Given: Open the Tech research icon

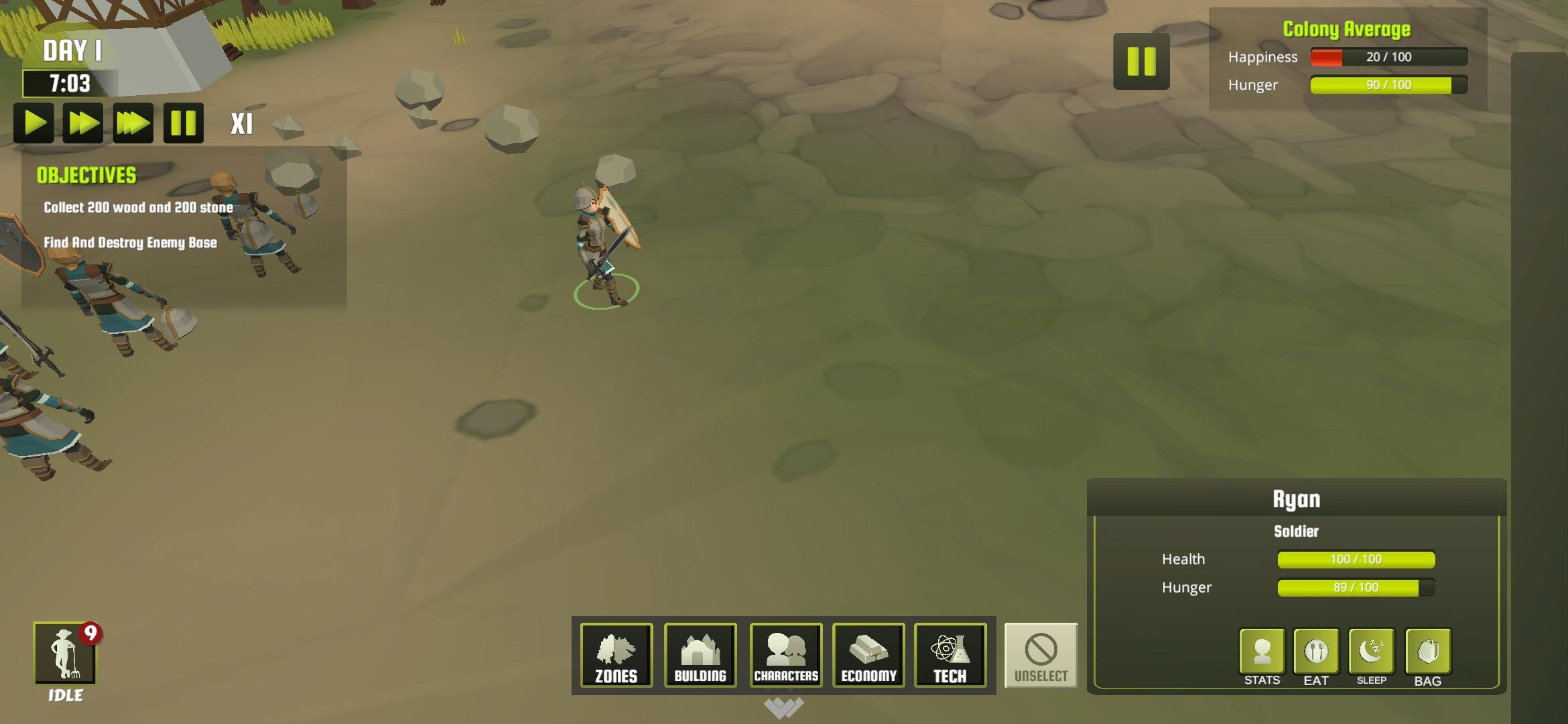Looking at the screenshot, I should [951, 655].
